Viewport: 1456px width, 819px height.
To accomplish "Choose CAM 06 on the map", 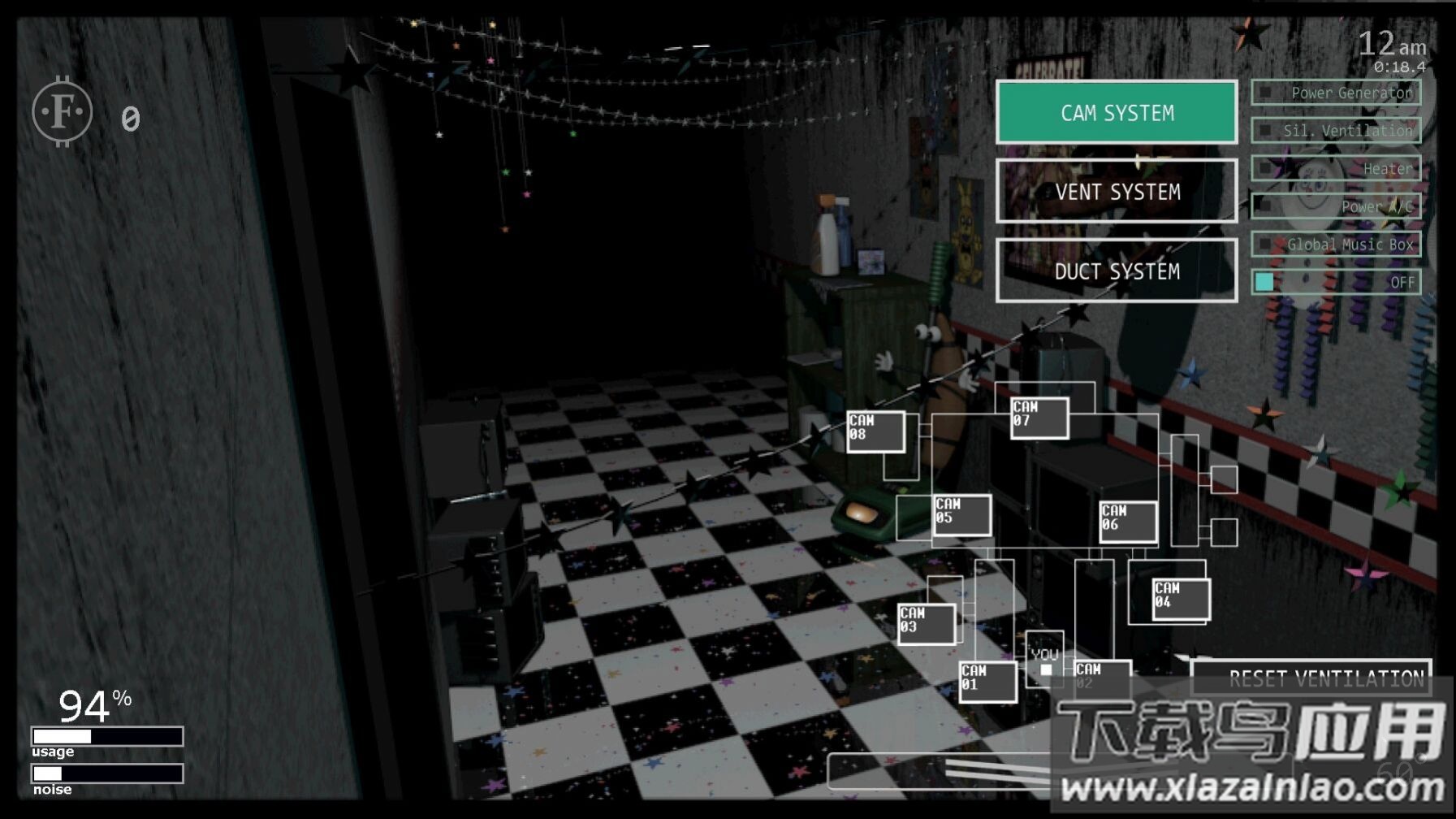I will tap(1128, 521).
